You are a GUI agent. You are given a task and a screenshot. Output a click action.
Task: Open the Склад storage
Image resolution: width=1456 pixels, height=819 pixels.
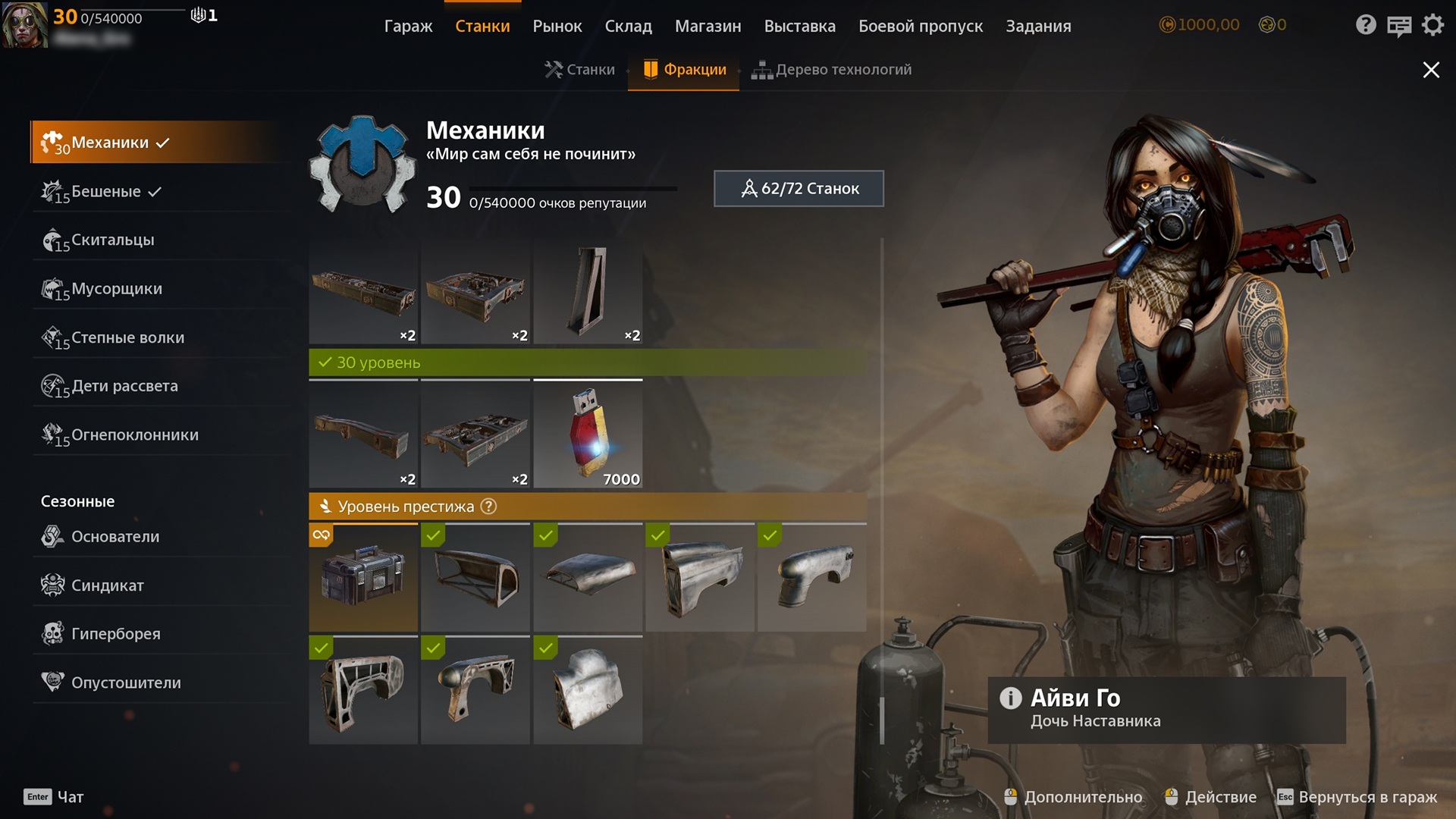point(628,26)
